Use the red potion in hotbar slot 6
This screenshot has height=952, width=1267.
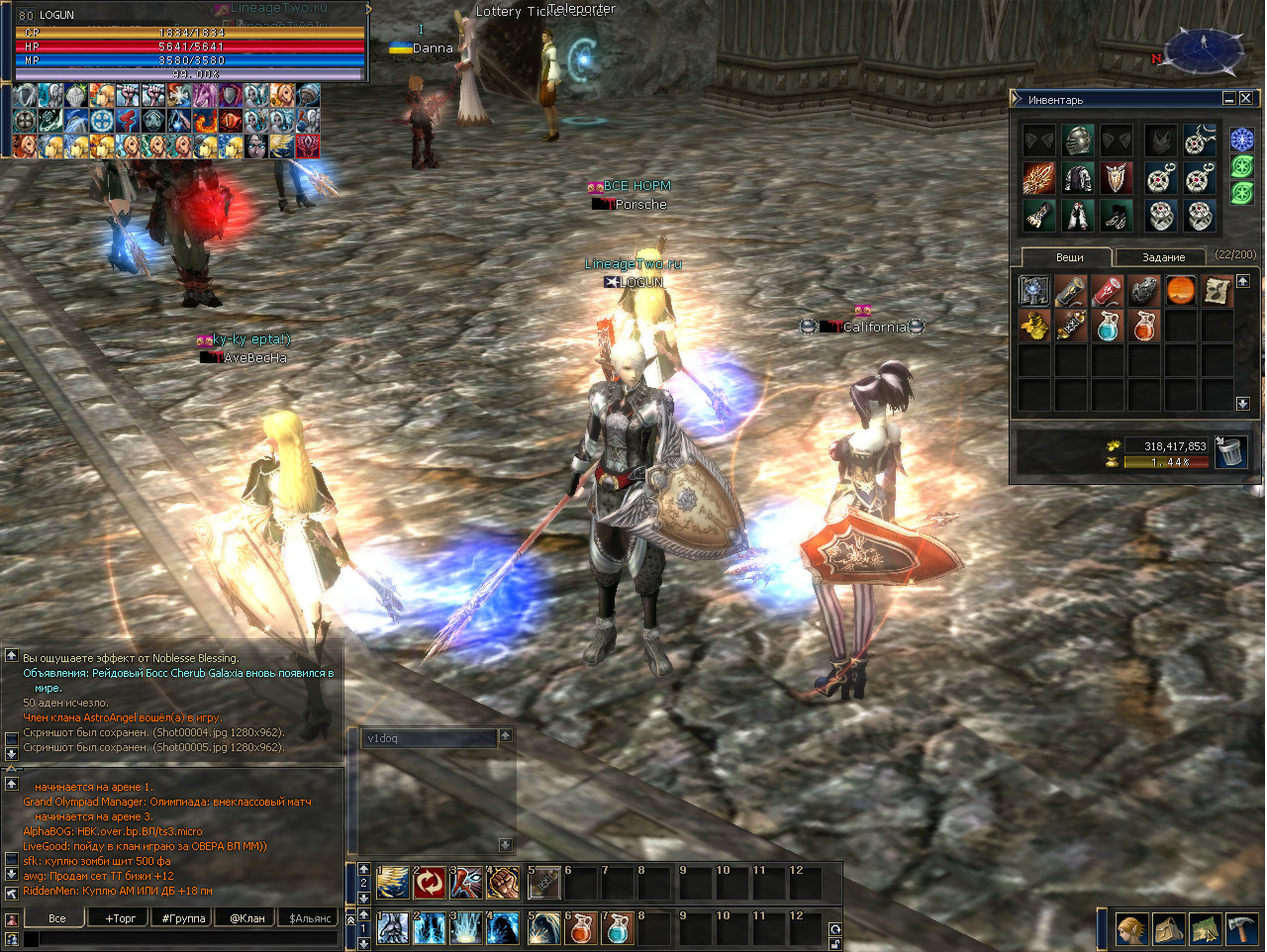(x=583, y=928)
